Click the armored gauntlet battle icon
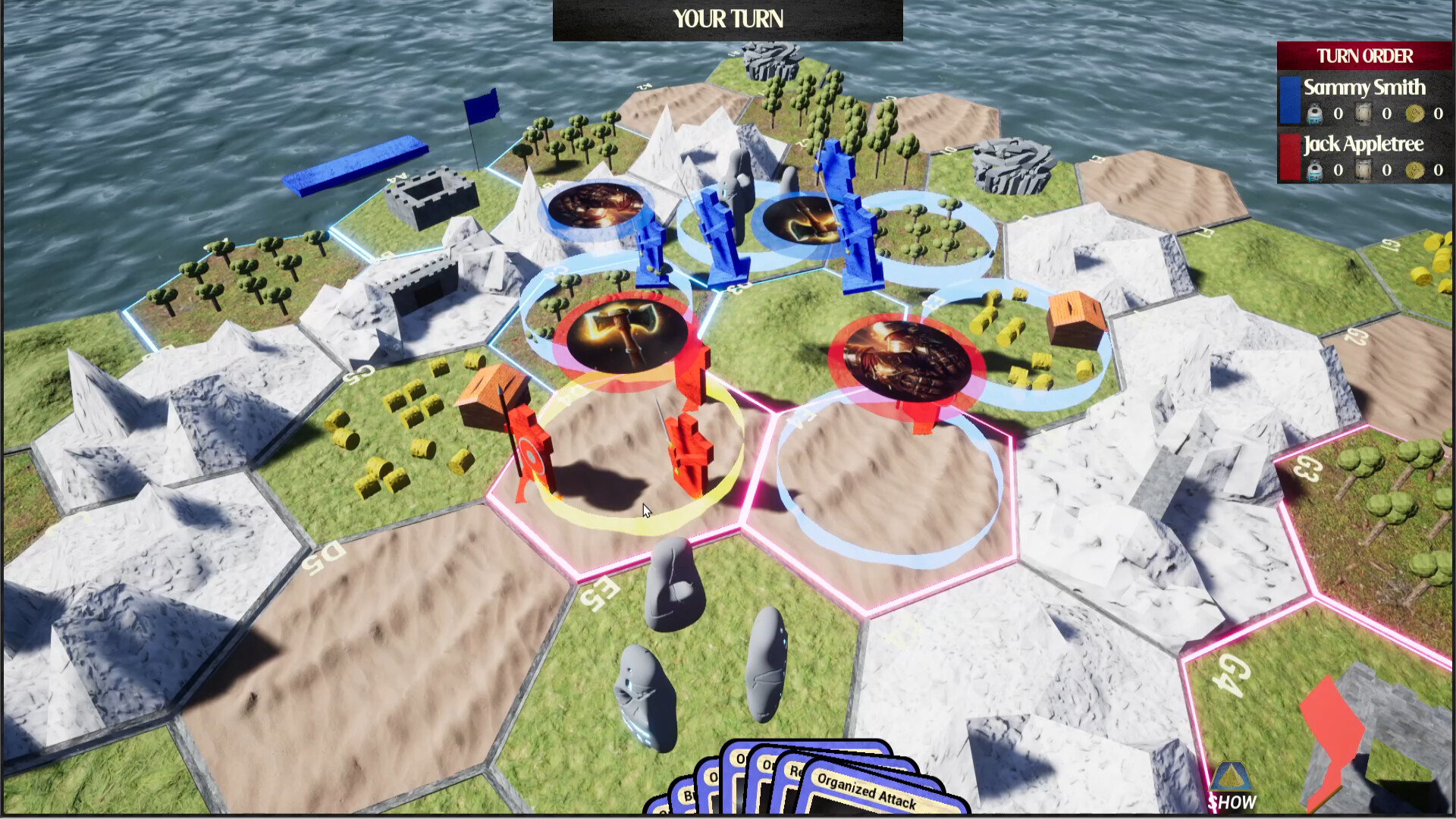Screen dimensions: 1456x819 (904, 356)
